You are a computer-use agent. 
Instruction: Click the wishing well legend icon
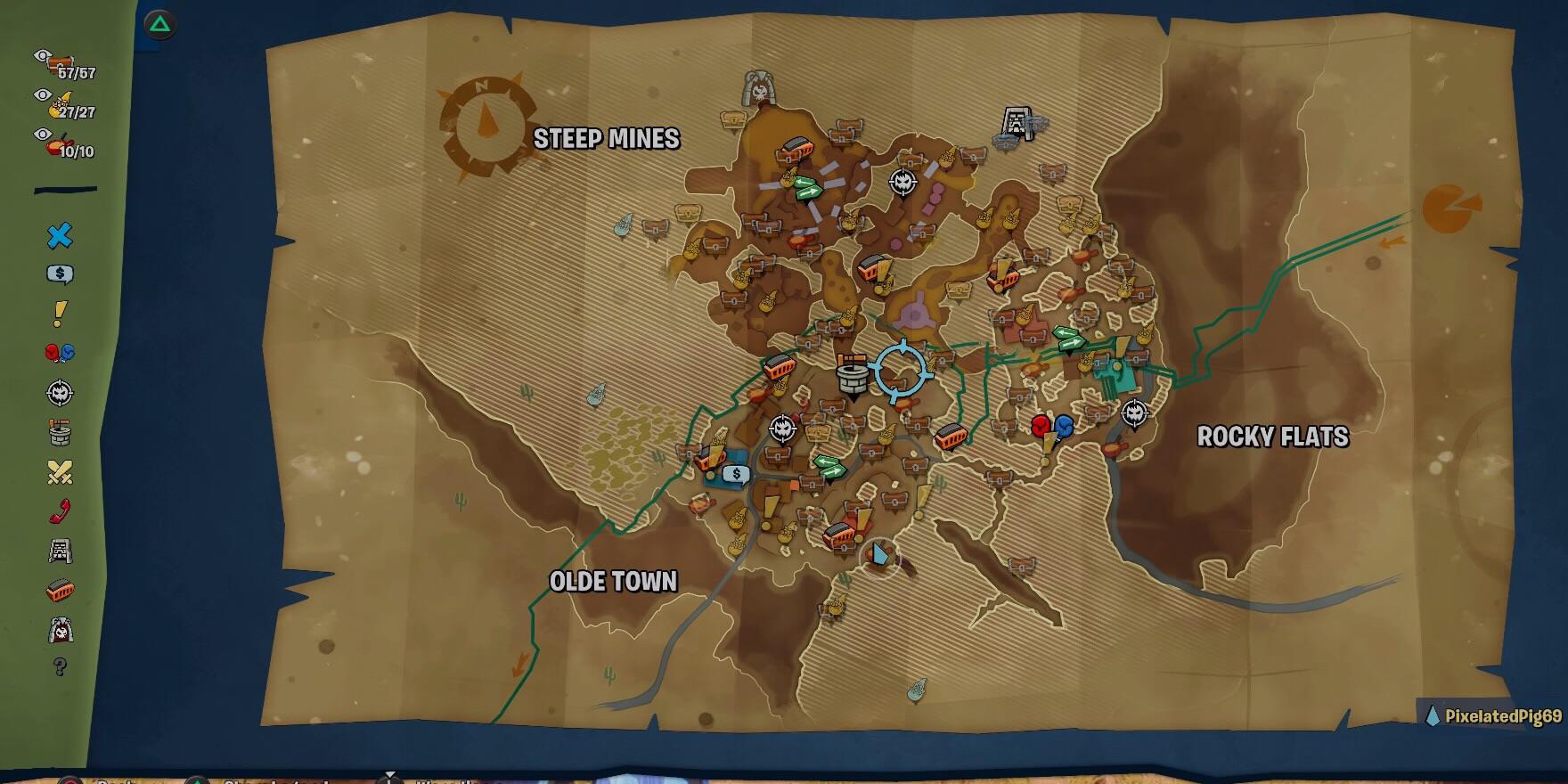click(x=59, y=433)
